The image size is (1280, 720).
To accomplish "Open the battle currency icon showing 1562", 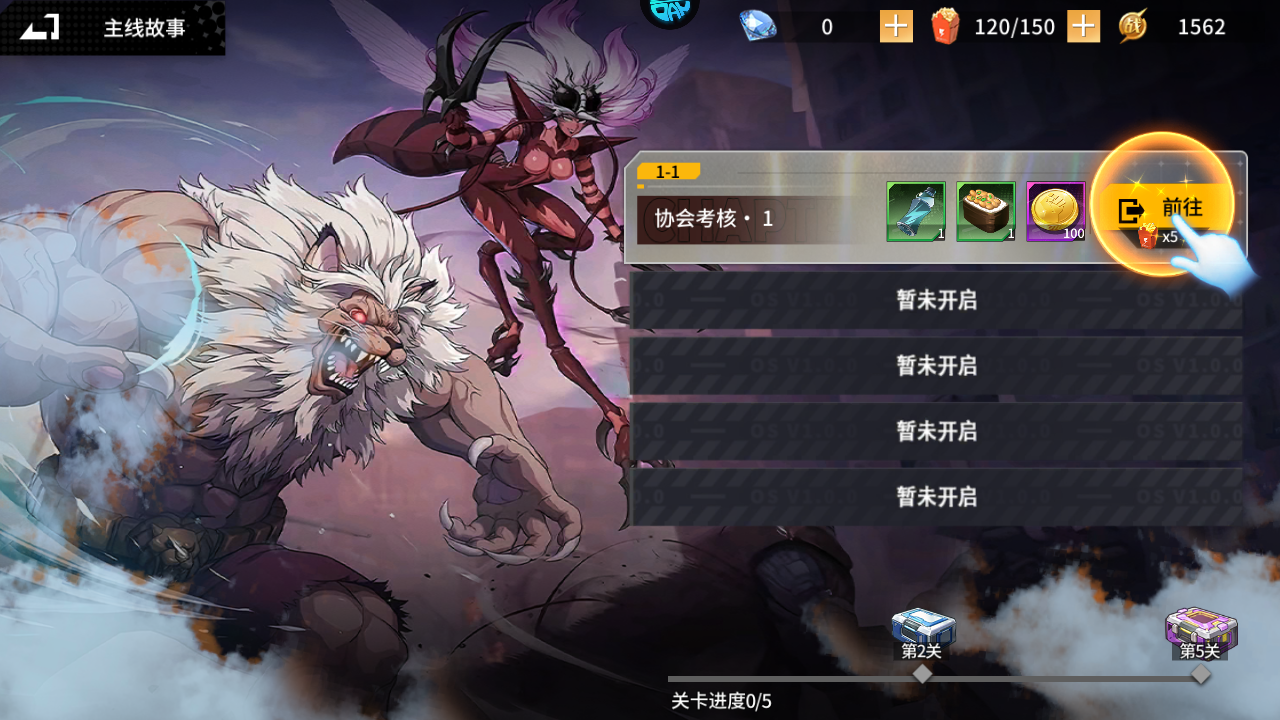I will [1134, 26].
